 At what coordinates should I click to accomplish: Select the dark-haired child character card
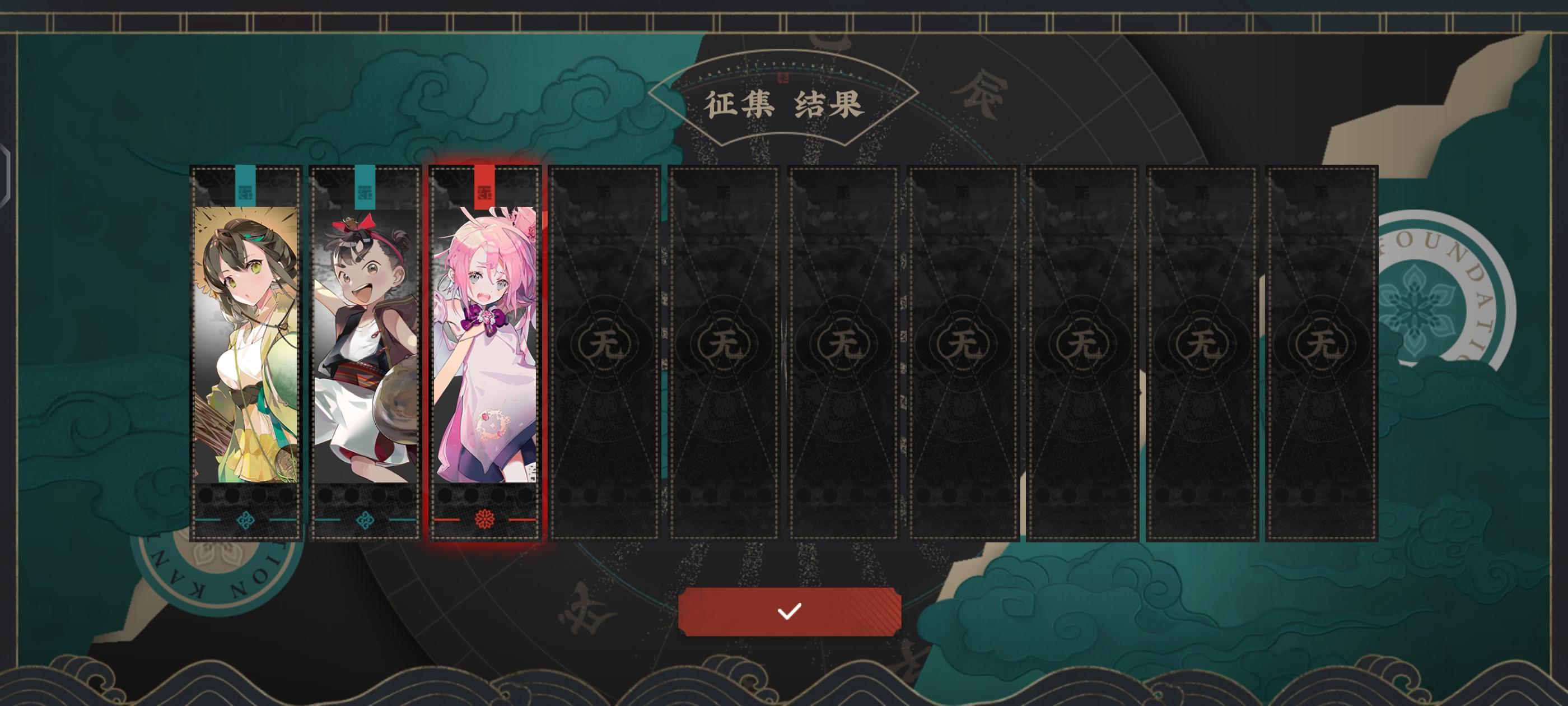click(363, 347)
